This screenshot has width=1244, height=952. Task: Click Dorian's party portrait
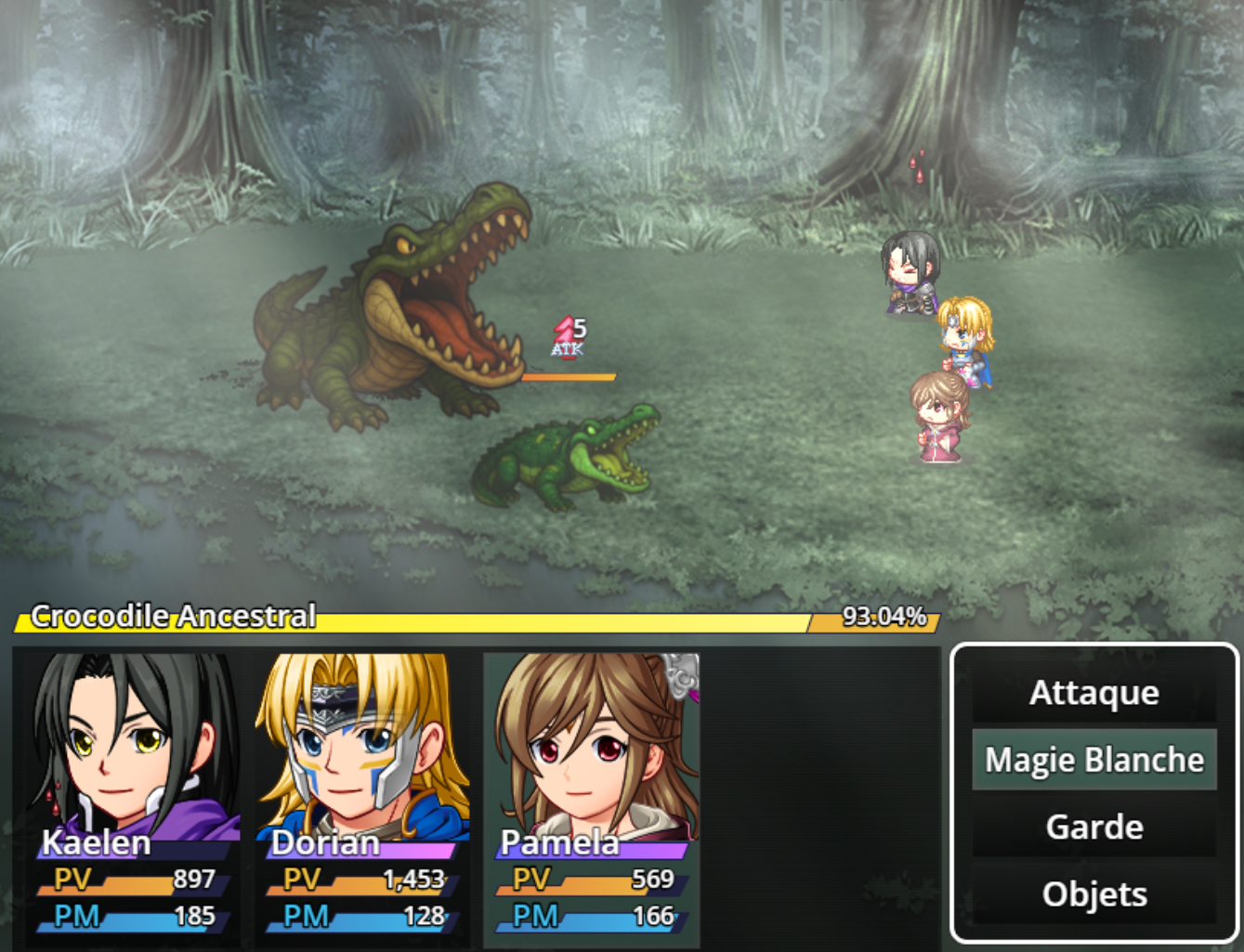(x=362, y=743)
